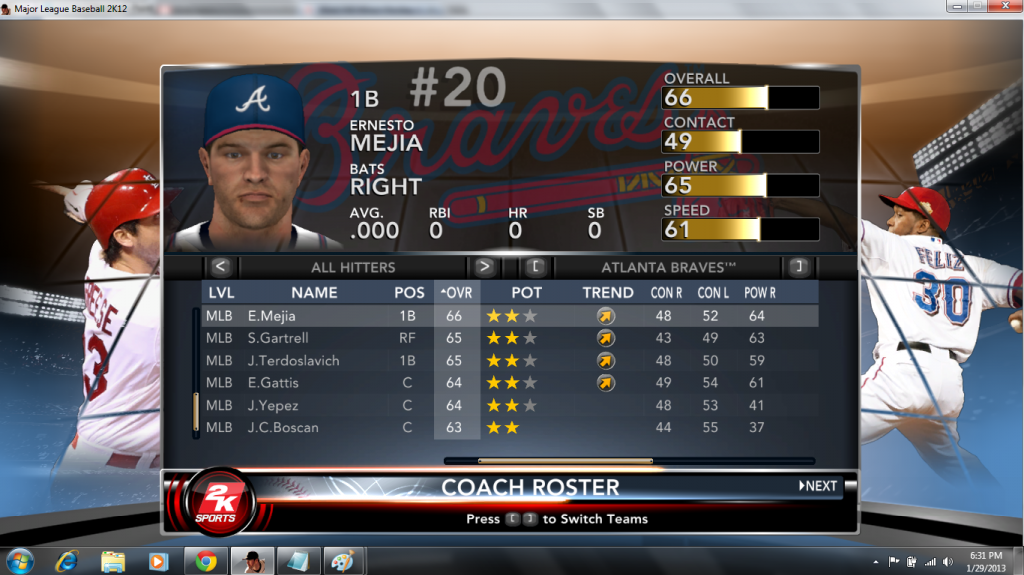Select the S.Gartrell roster row
The width and height of the screenshot is (1024, 575).
pyautogui.click(x=280, y=338)
